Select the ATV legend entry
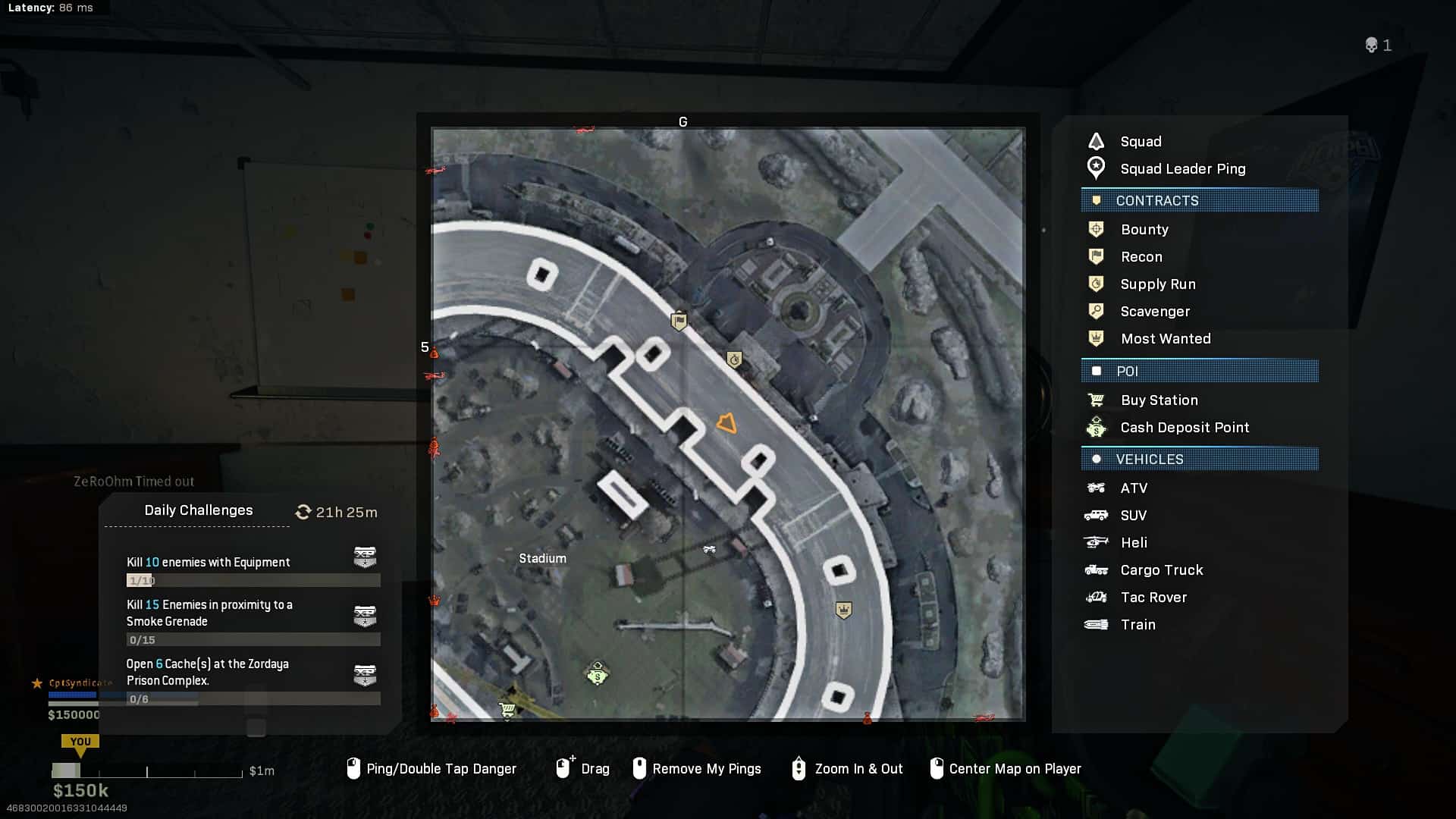Viewport: 1456px width, 819px height. coord(1134,488)
